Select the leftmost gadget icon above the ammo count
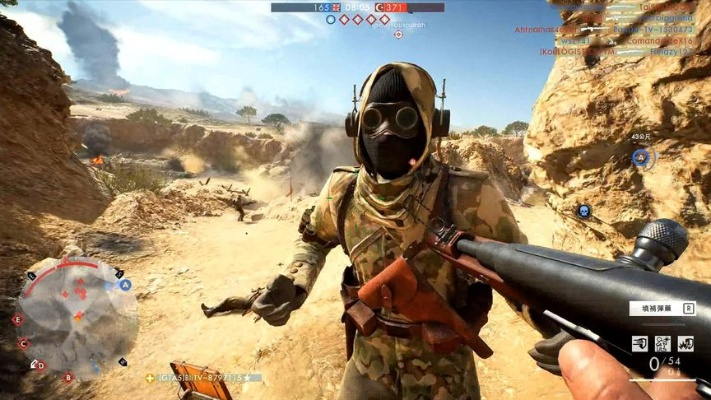711x400 pixels. pos(640,343)
